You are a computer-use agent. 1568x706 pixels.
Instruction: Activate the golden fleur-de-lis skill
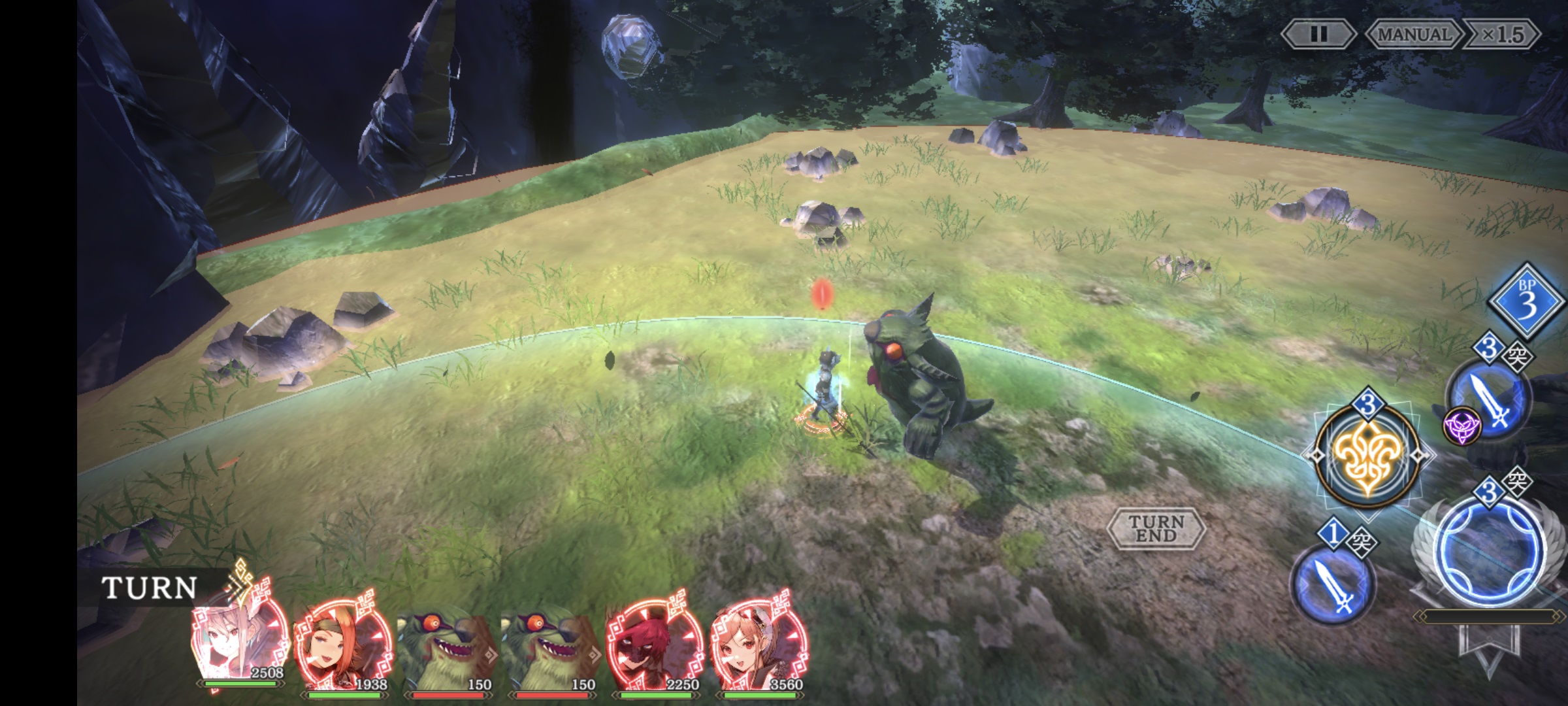(1367, 456)
